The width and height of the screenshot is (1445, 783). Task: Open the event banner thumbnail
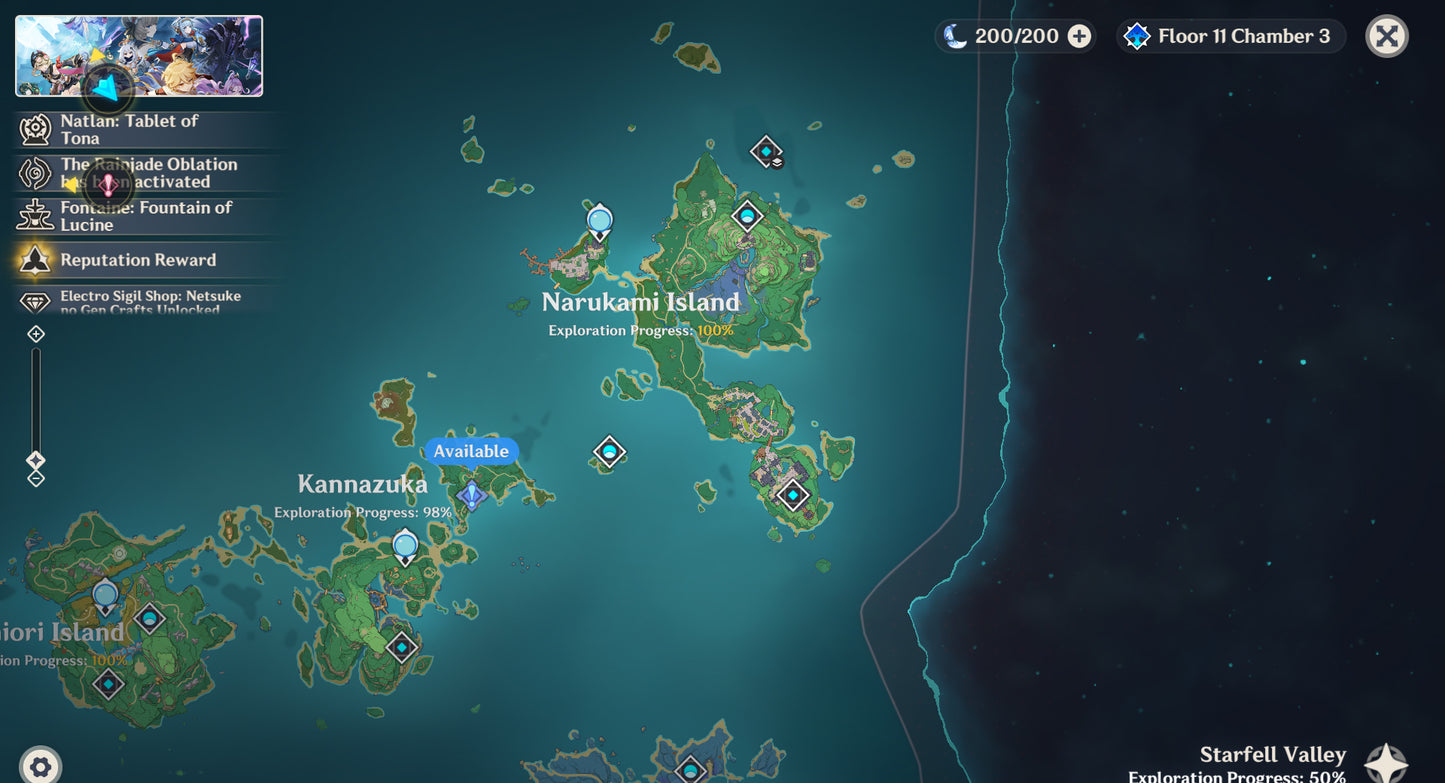pyautogui.click(x=139, y=56)
